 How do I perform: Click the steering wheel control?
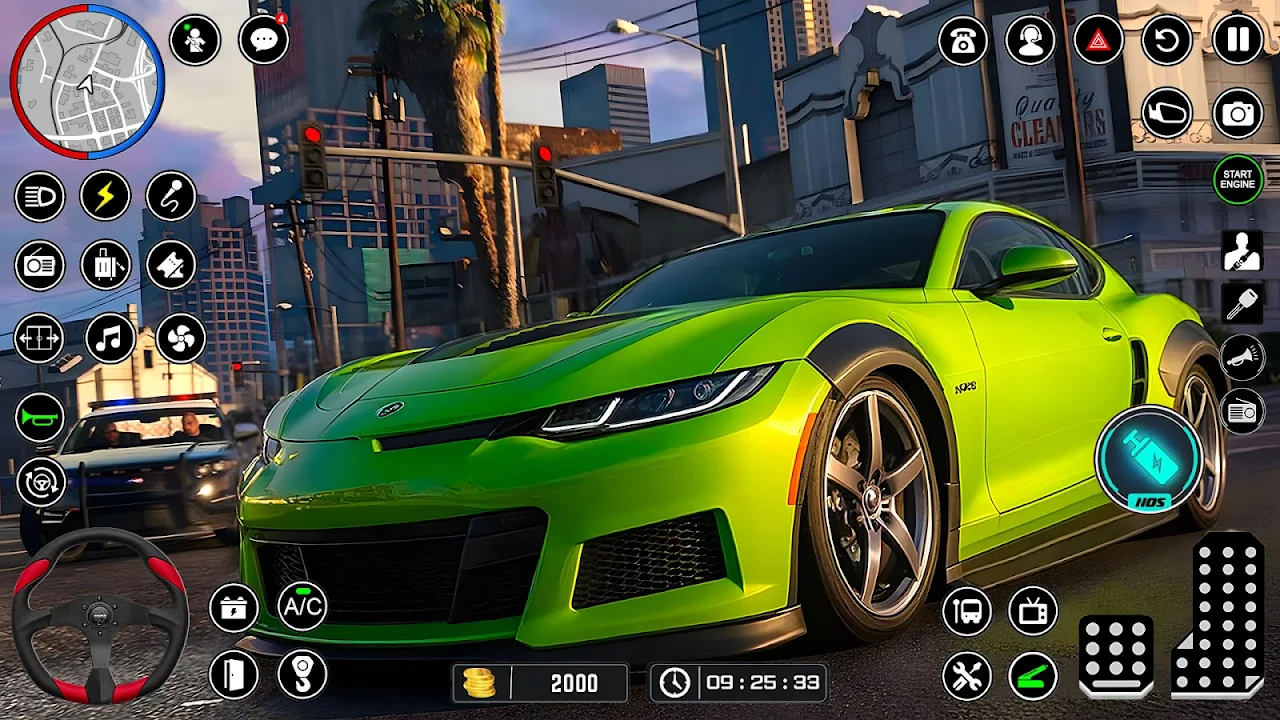(x=100, y=615)
